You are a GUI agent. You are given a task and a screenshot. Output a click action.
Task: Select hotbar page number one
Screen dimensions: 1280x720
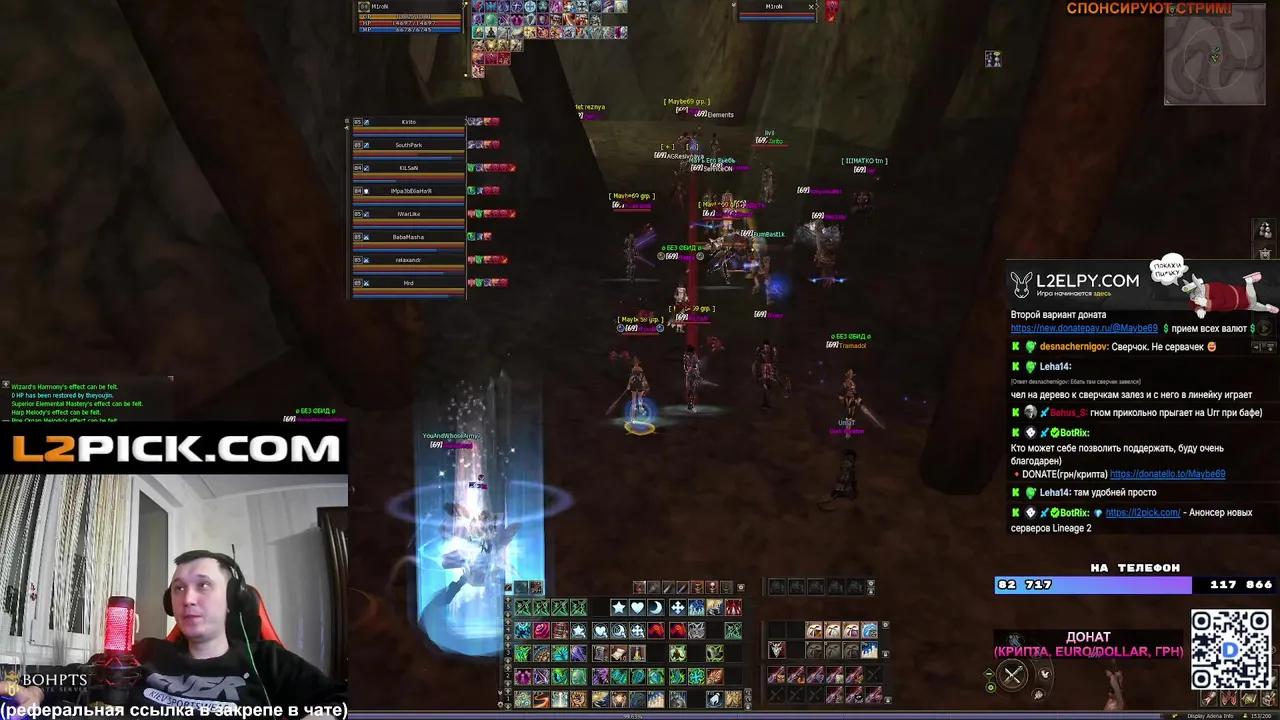point(509,699)
